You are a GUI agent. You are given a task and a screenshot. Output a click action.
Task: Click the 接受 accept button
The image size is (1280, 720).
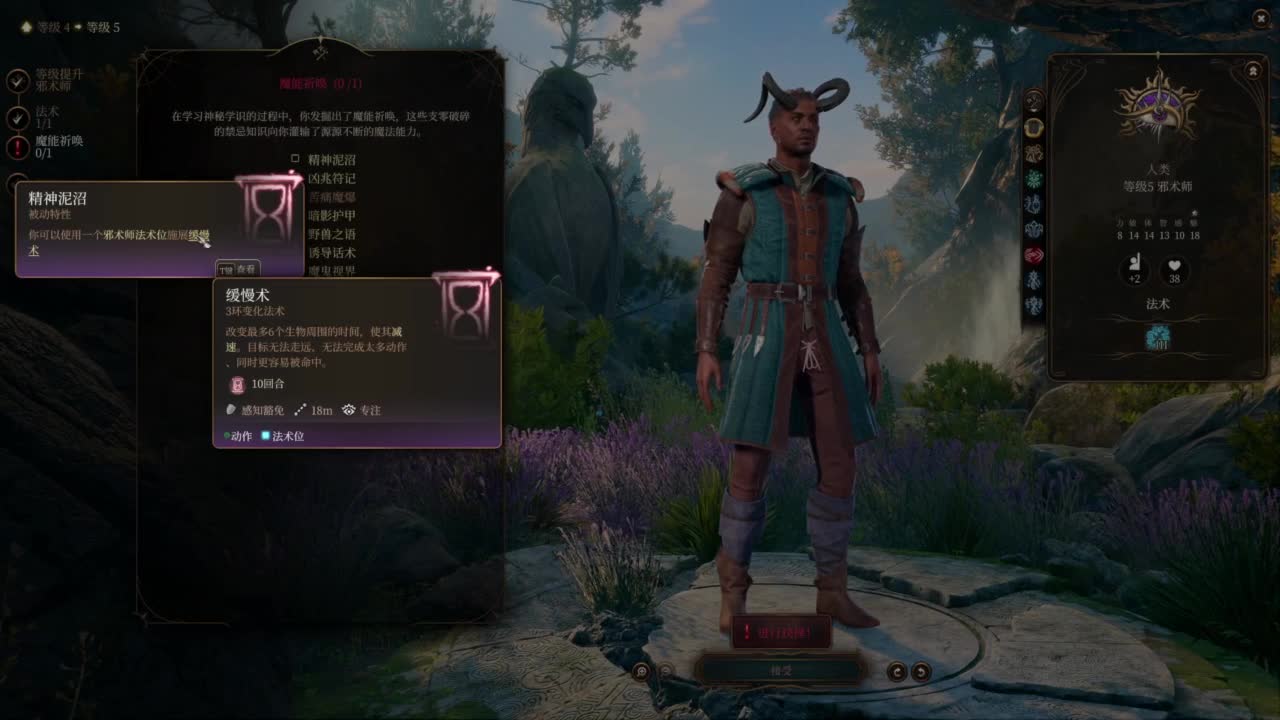click(x=780, y=670)
